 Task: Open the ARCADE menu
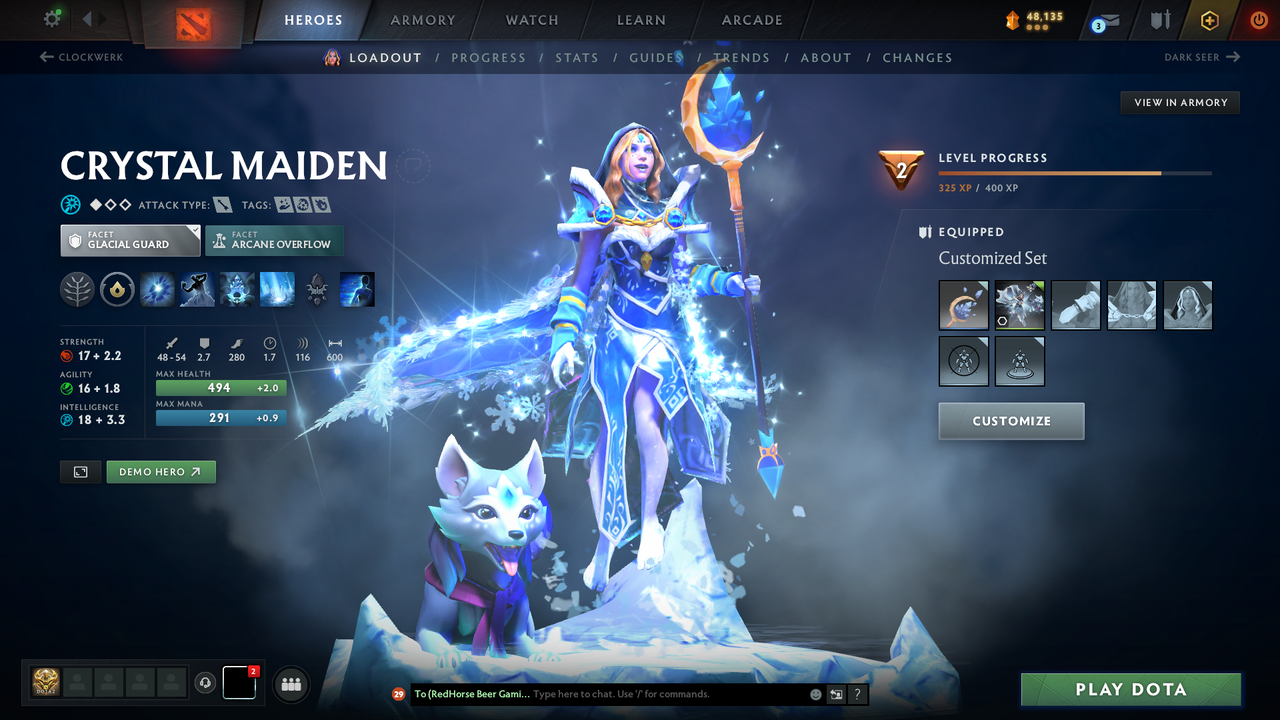(x=751, y=20)
